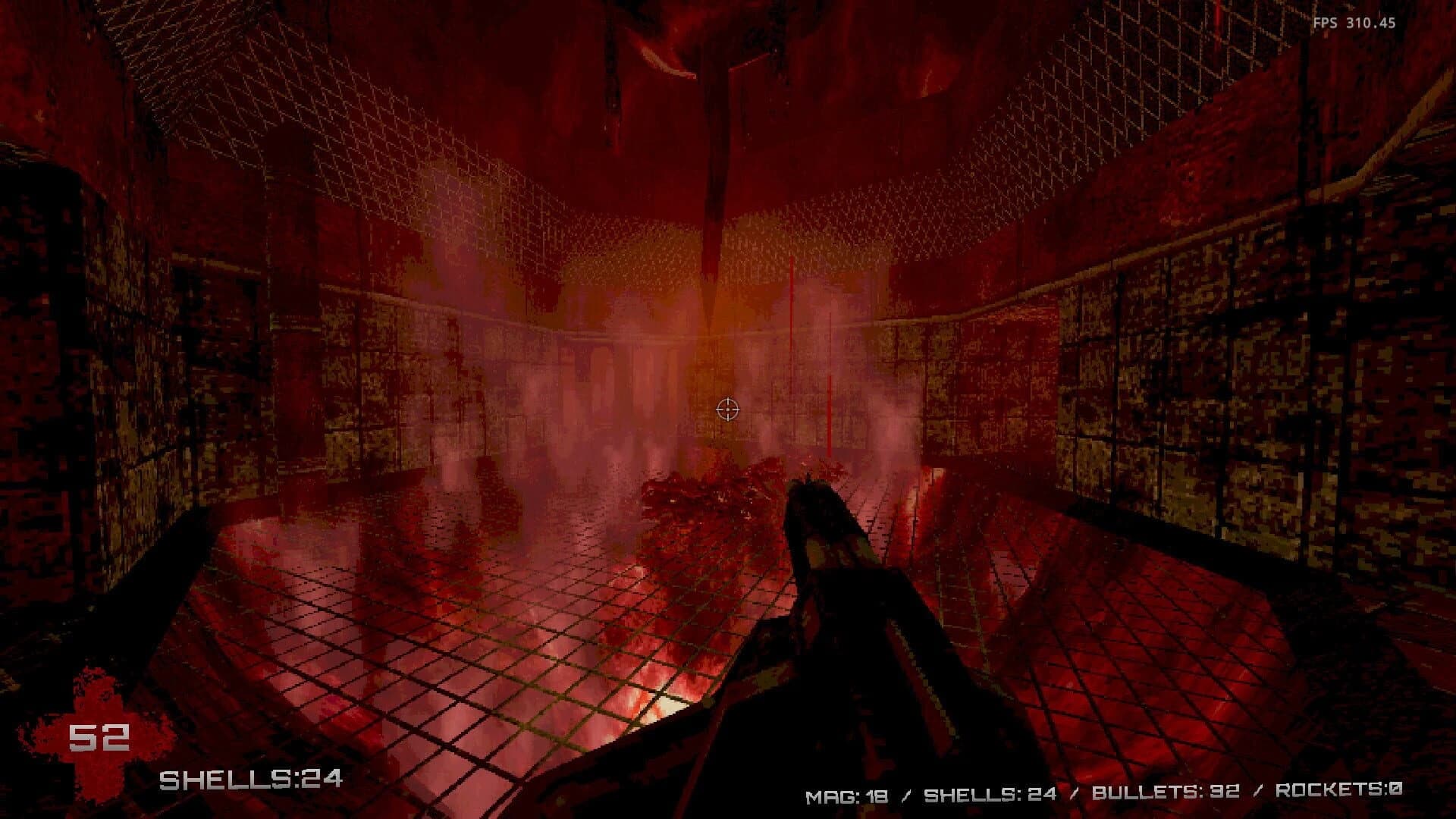This screenshot has height=819, width=1456.
Task: Toggle the SHELLS:24 counter display
Action: click(x=254, y=777)
